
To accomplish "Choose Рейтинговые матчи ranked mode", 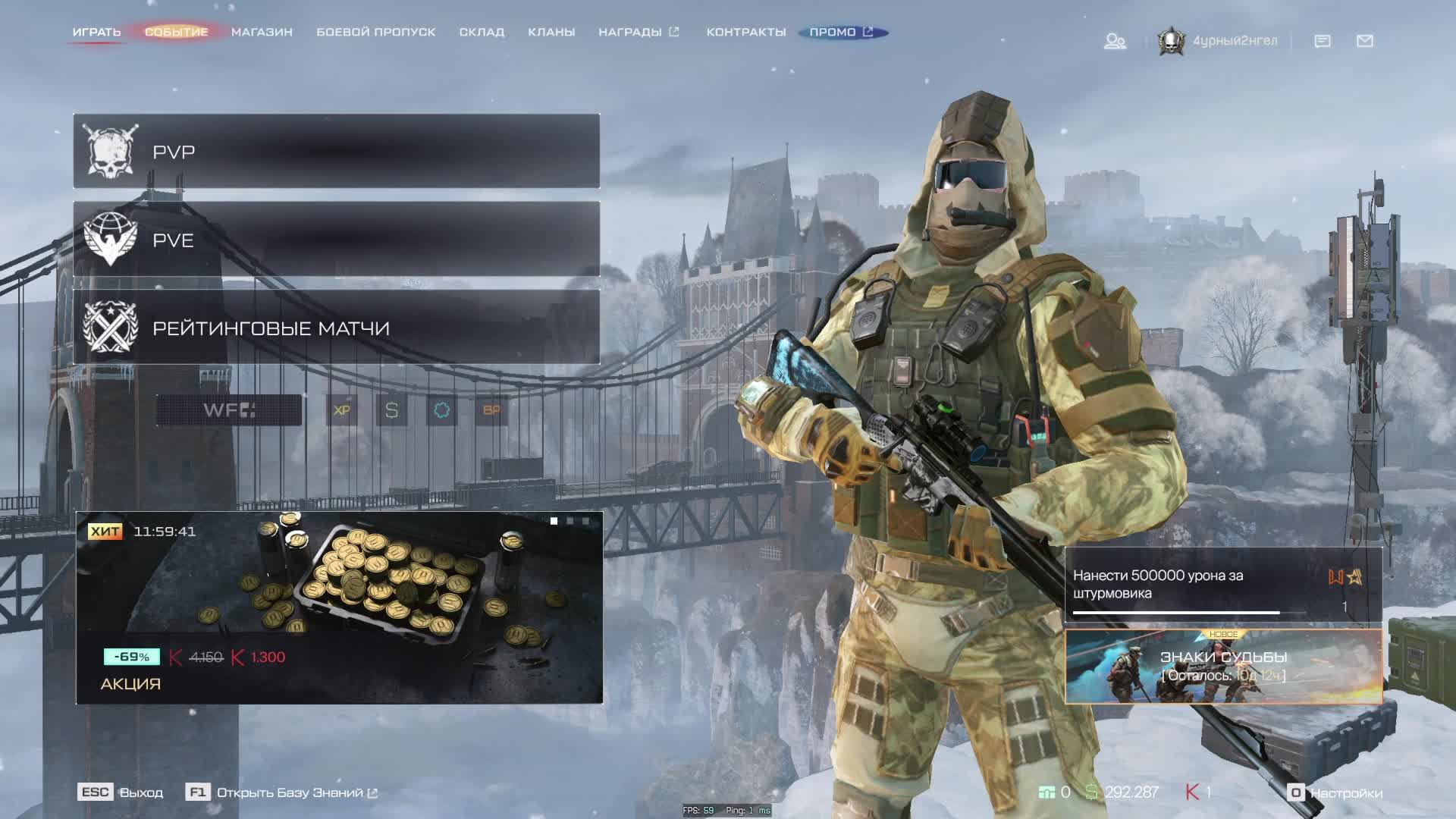I will (336, 328).
